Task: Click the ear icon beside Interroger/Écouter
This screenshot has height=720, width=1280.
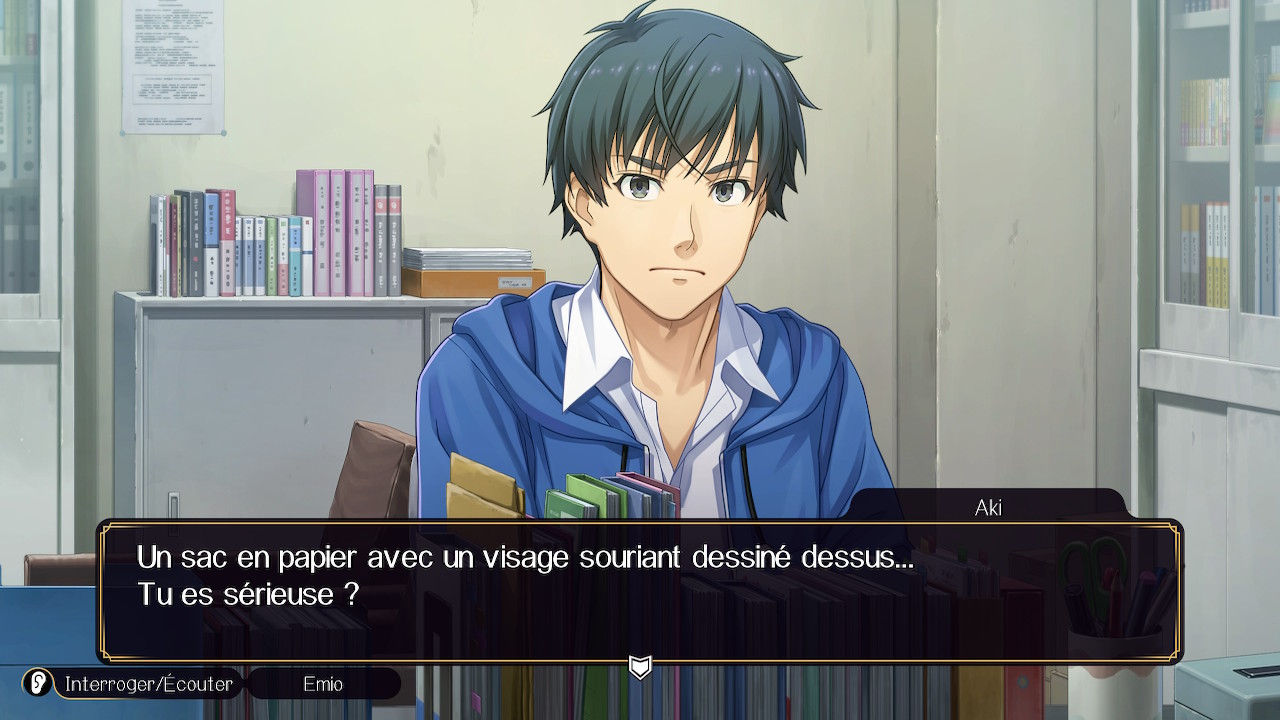Action: tap(38, 684)
